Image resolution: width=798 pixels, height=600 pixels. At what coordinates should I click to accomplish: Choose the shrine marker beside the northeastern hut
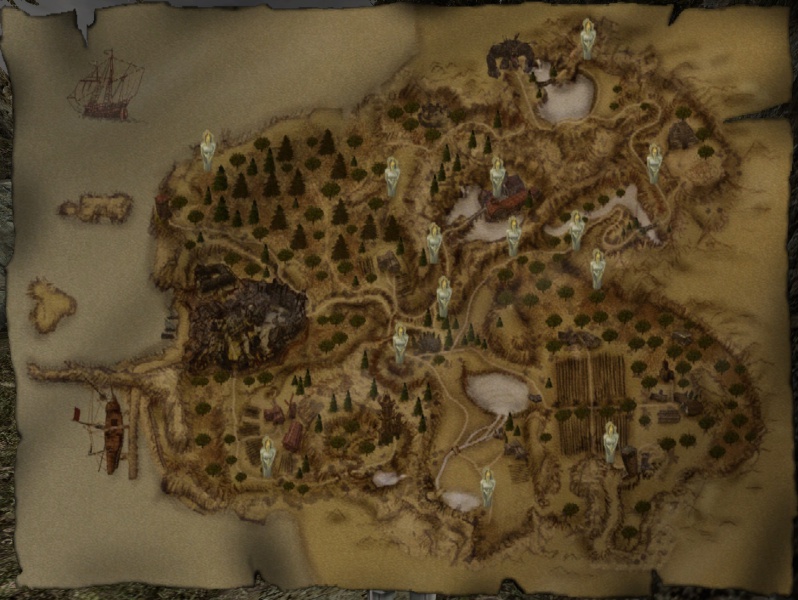pyautogui.click(x=655, y=163)
